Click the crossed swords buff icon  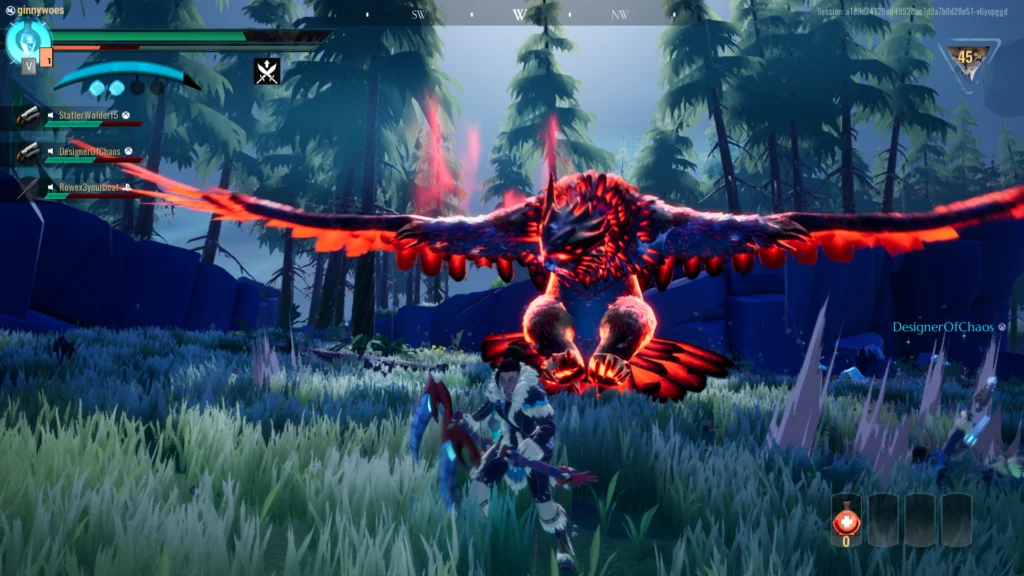click(267, 71)
